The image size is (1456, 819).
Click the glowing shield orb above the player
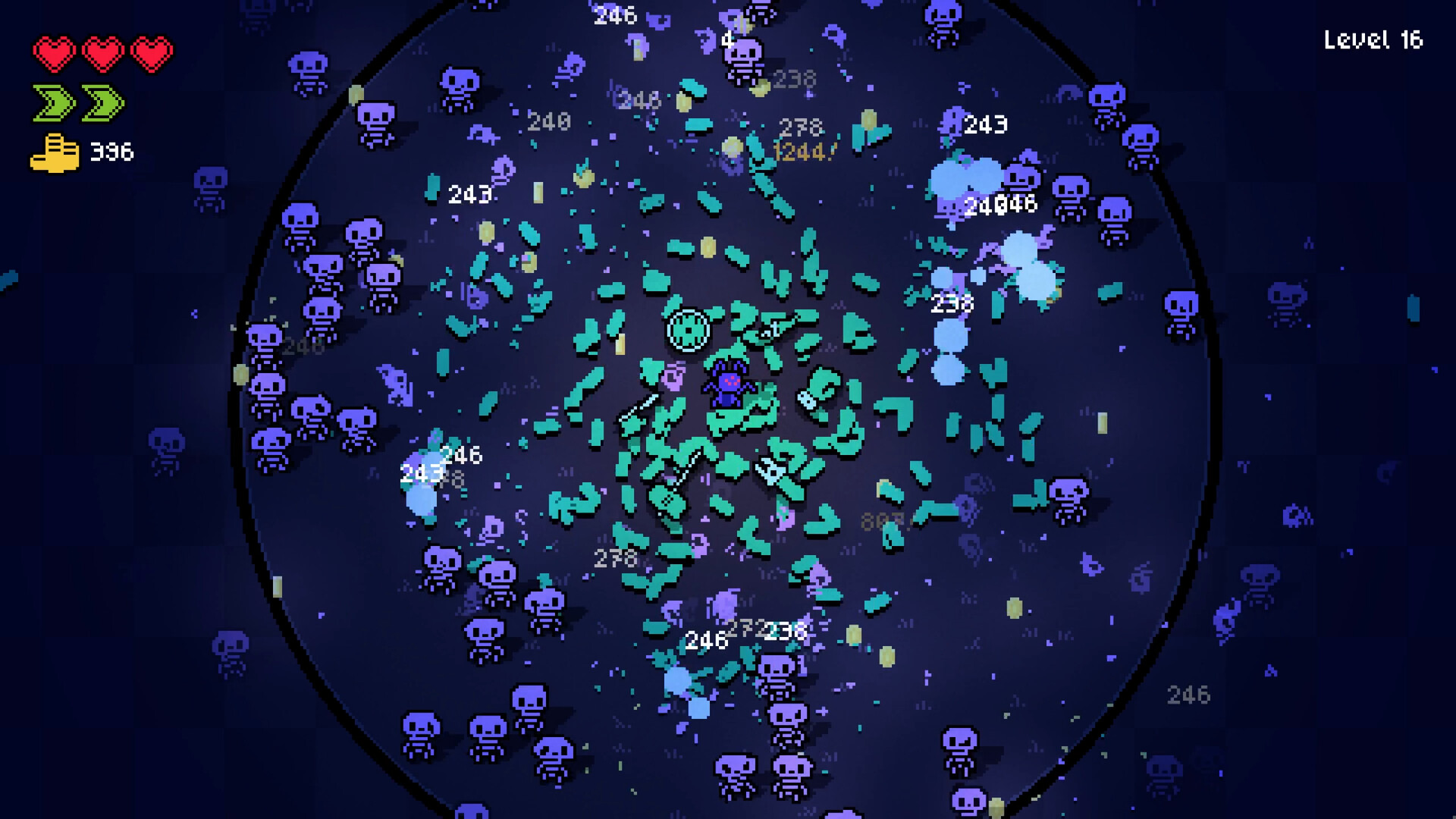pos(687,331)
